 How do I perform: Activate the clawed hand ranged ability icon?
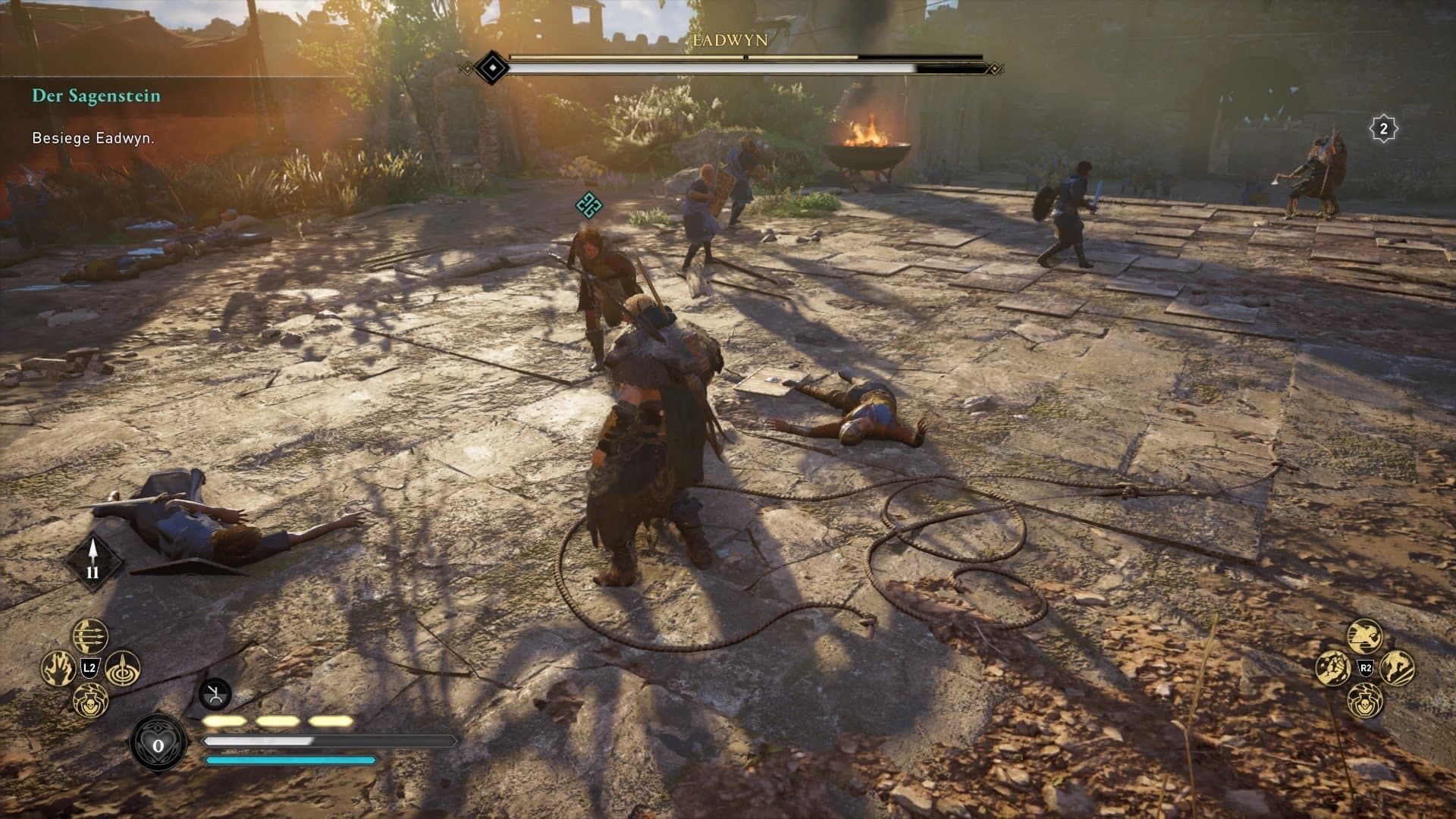click(x=58, y=669)
